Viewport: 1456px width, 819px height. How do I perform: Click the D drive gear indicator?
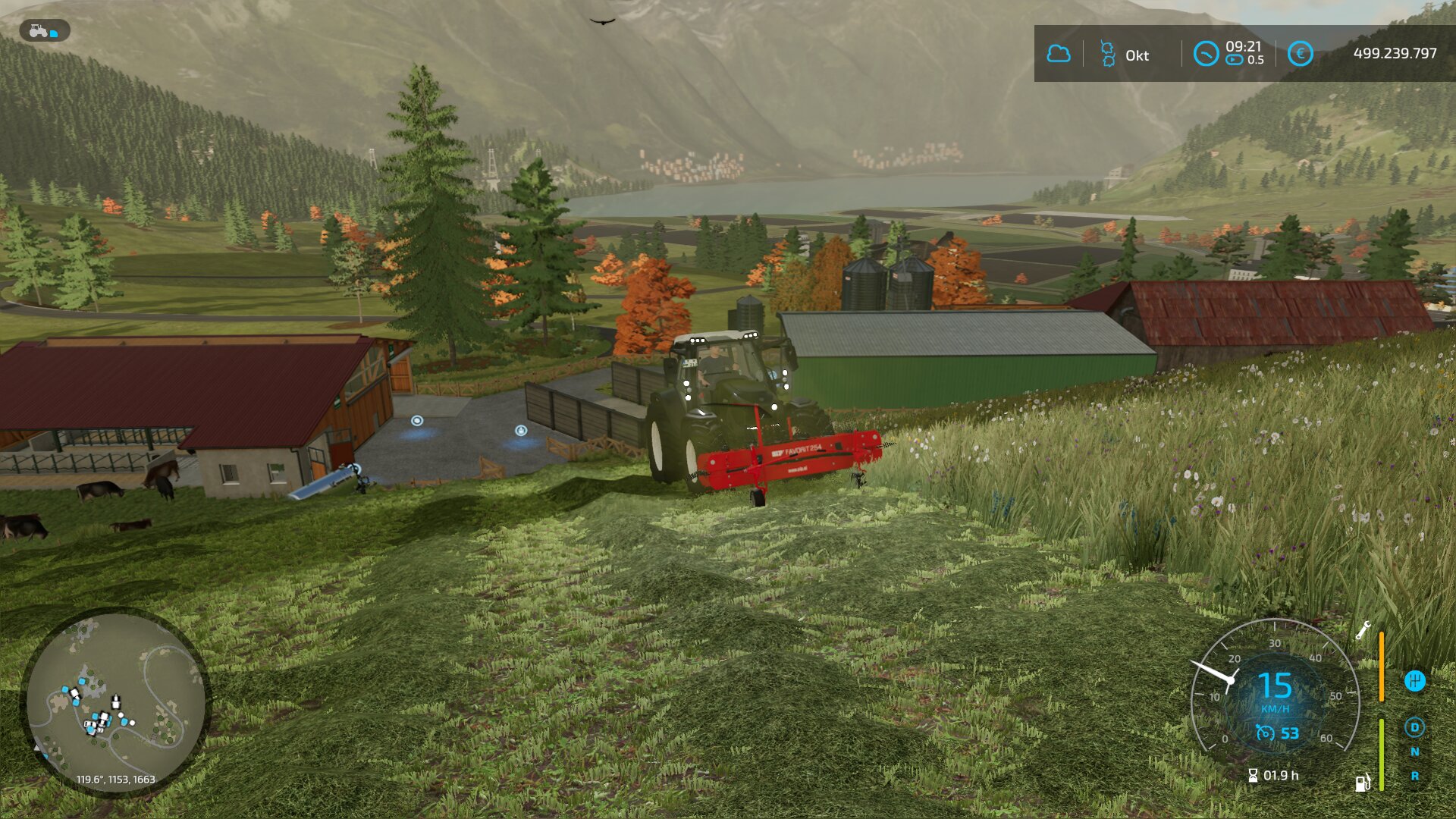(x=1414, y=727)
